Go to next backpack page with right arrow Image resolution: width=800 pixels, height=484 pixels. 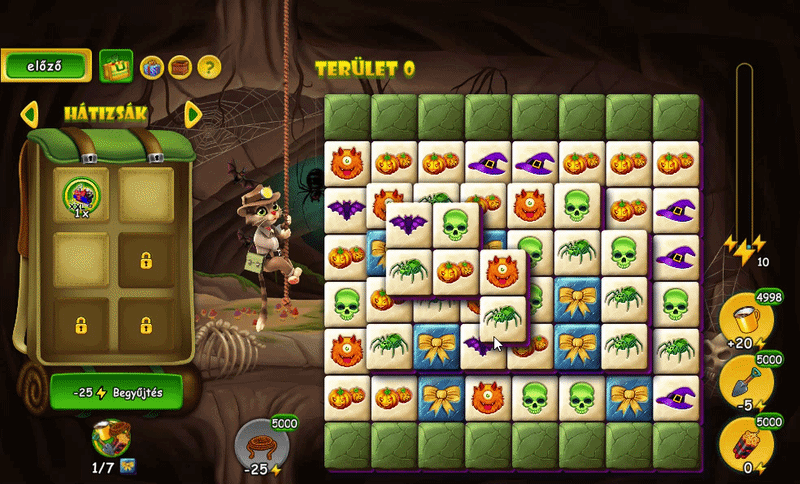(x=194, y=113)
